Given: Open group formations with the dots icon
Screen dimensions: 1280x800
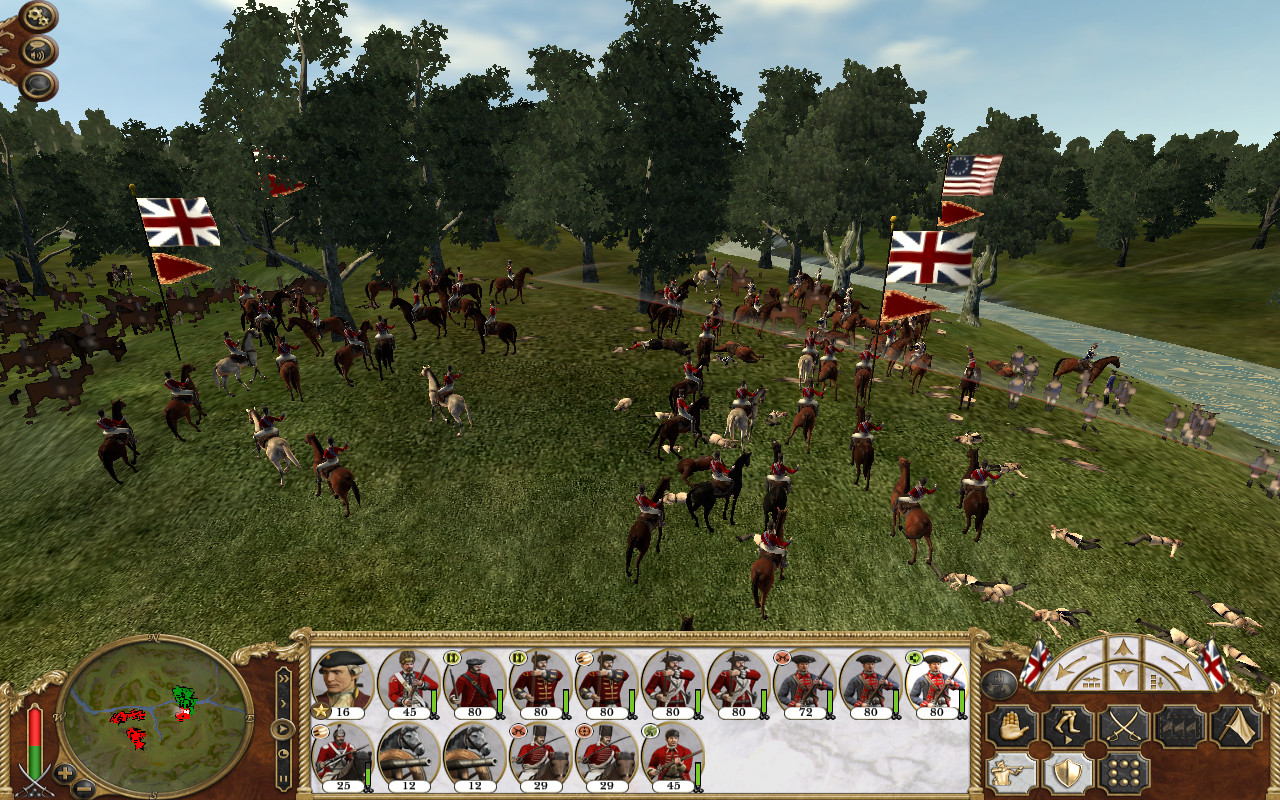Looking at the screenshot, I should pyautogui.click(x=1124, y=773).
